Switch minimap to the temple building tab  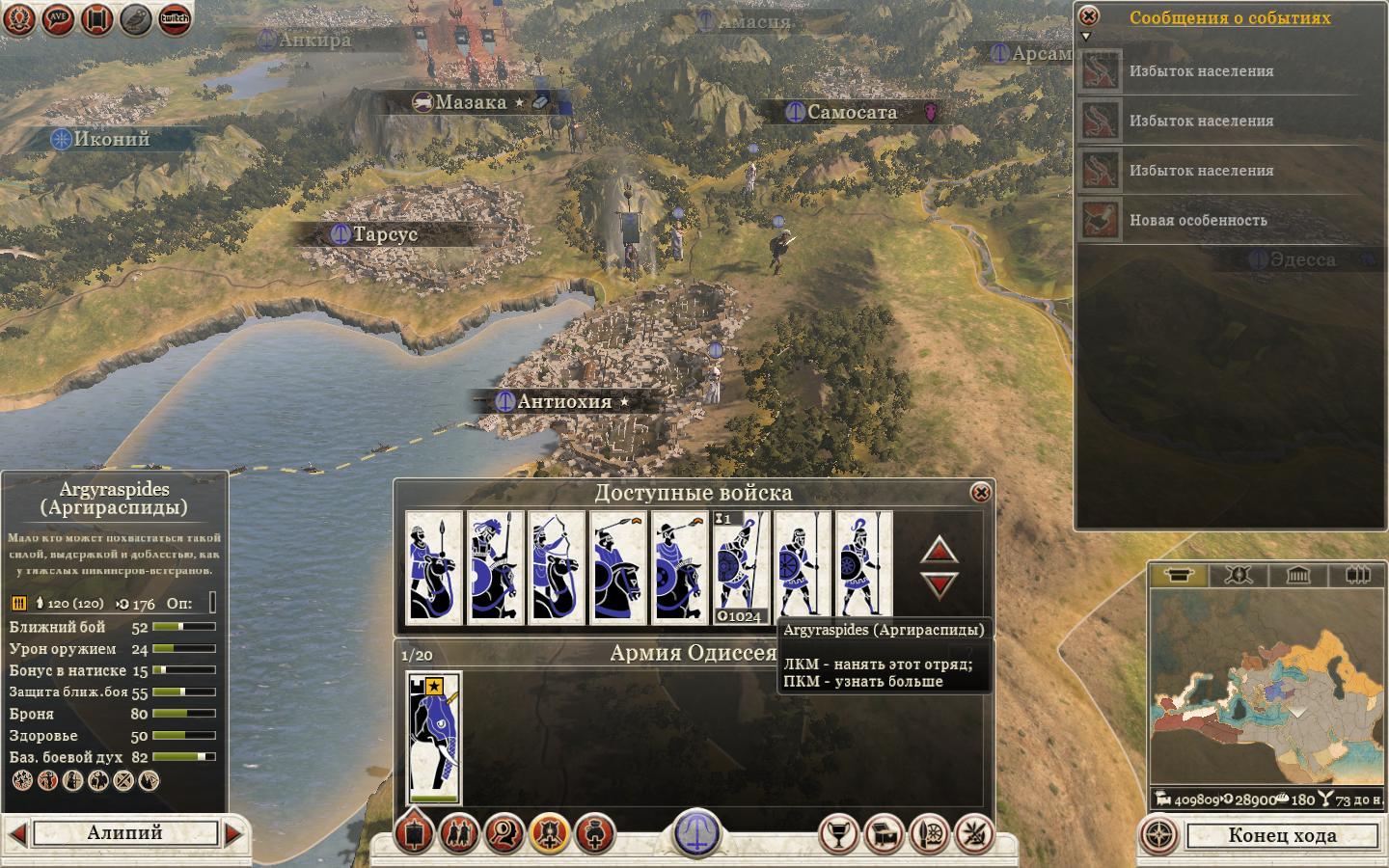(x=1297, y=576)
